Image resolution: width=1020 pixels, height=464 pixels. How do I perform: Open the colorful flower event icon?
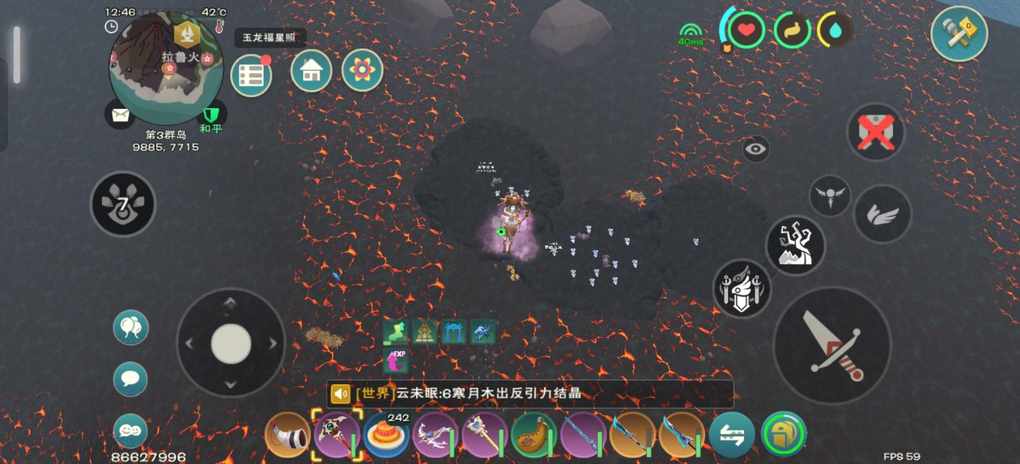(x=362, y=70)
